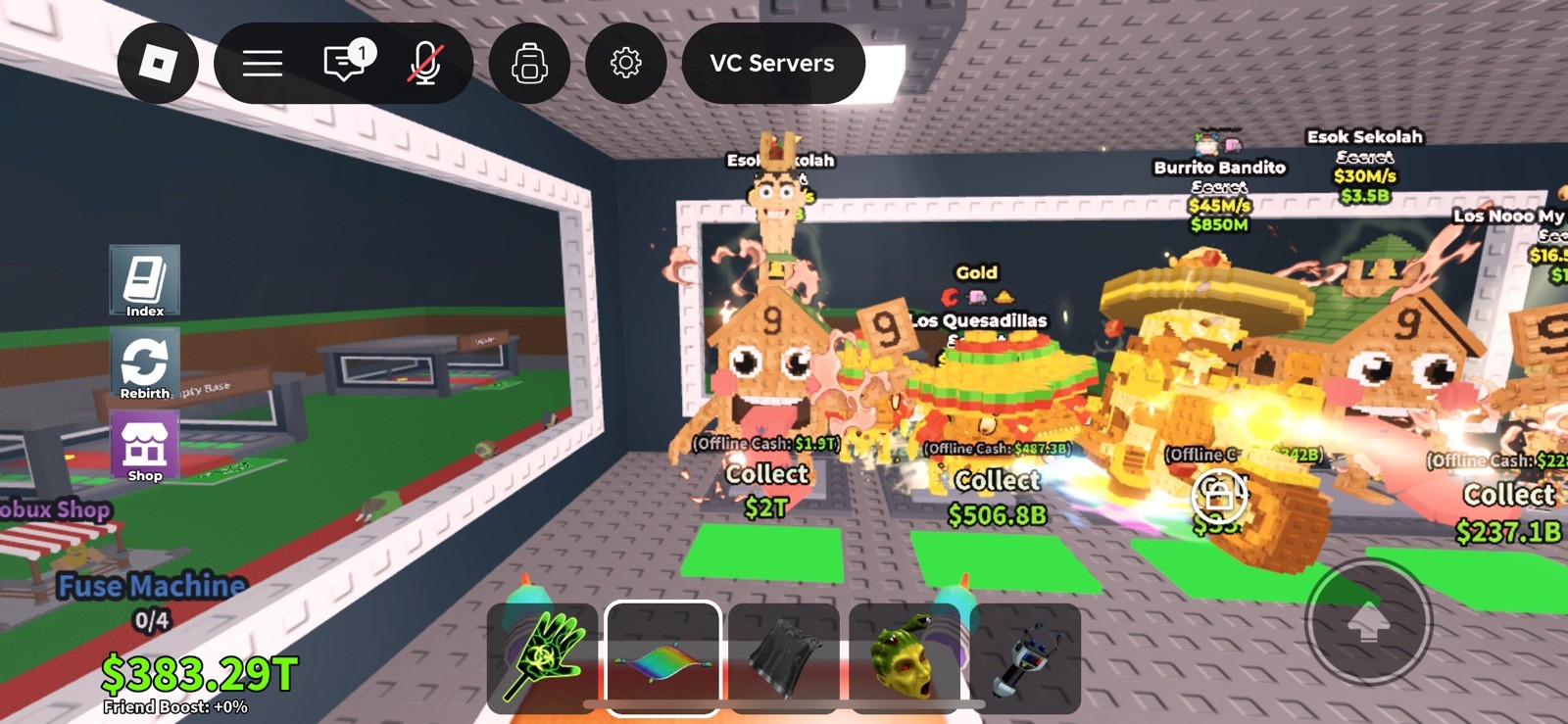The image size is (1568, 724).
Task: Open the VC Servers list
Action: coord(773,63)
